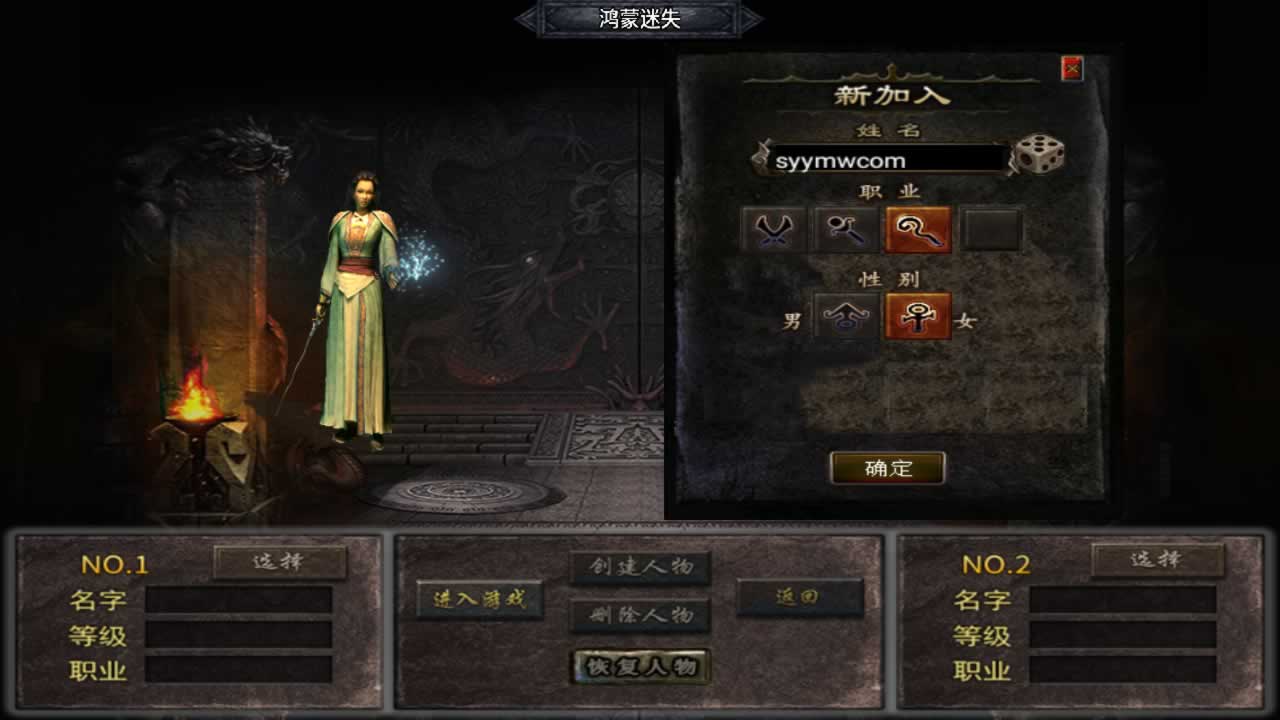
Task: Click the name input field
Action: 886,160
